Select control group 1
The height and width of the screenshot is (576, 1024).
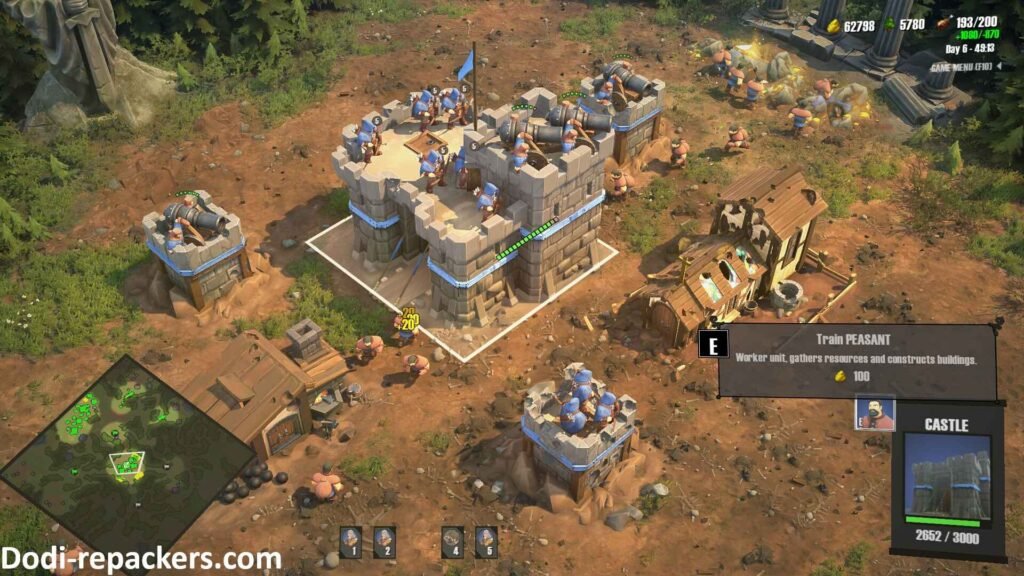pyautogui.click(x=351, y=541)
